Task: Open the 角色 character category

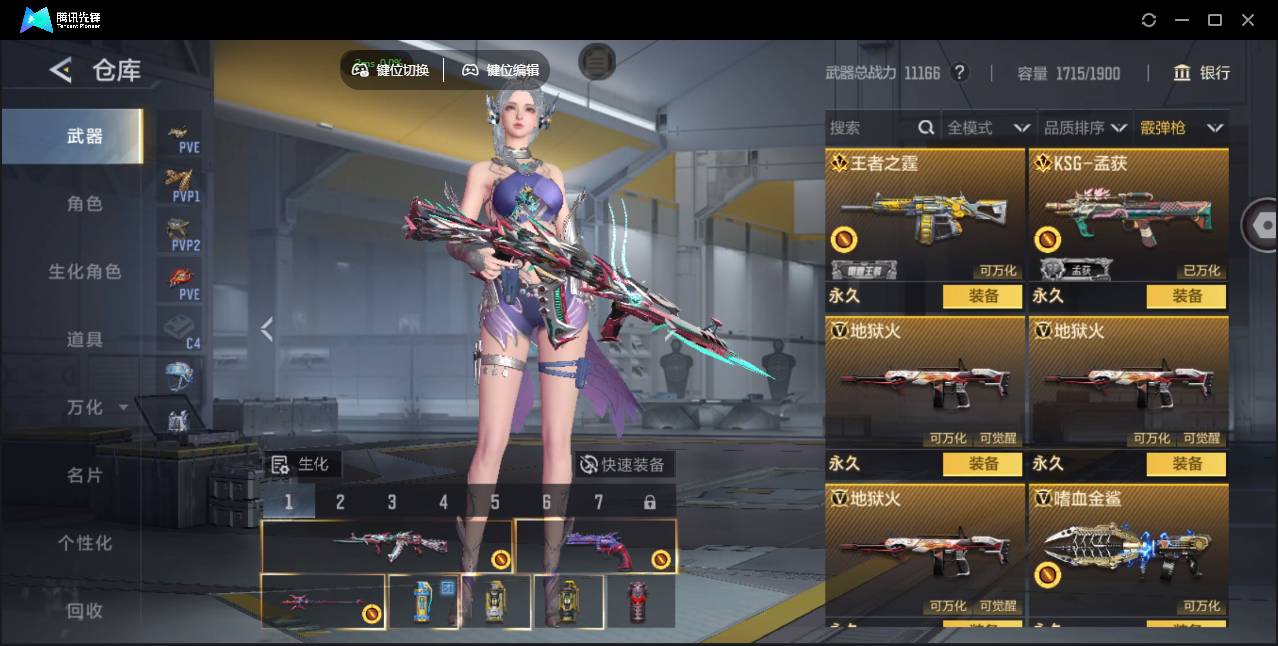Action: tap(84, 204)
